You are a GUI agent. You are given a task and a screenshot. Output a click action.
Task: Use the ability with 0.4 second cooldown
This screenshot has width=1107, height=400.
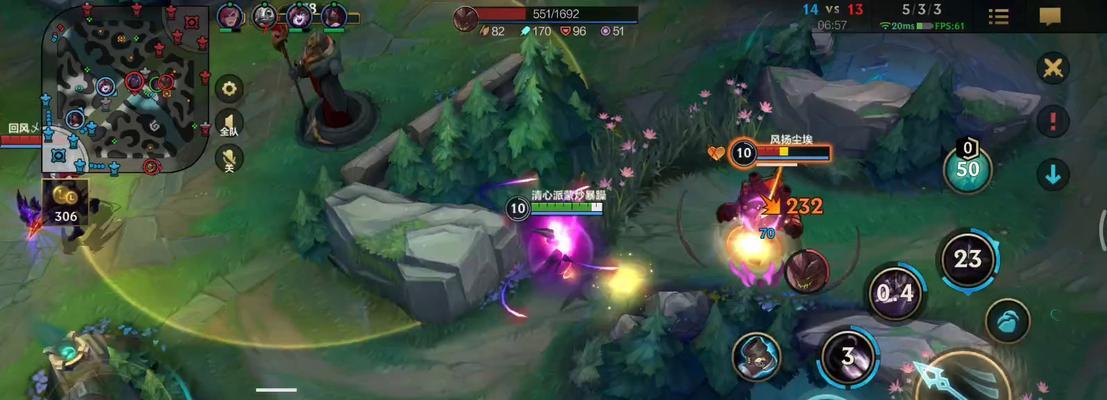(x=894, y=293)
